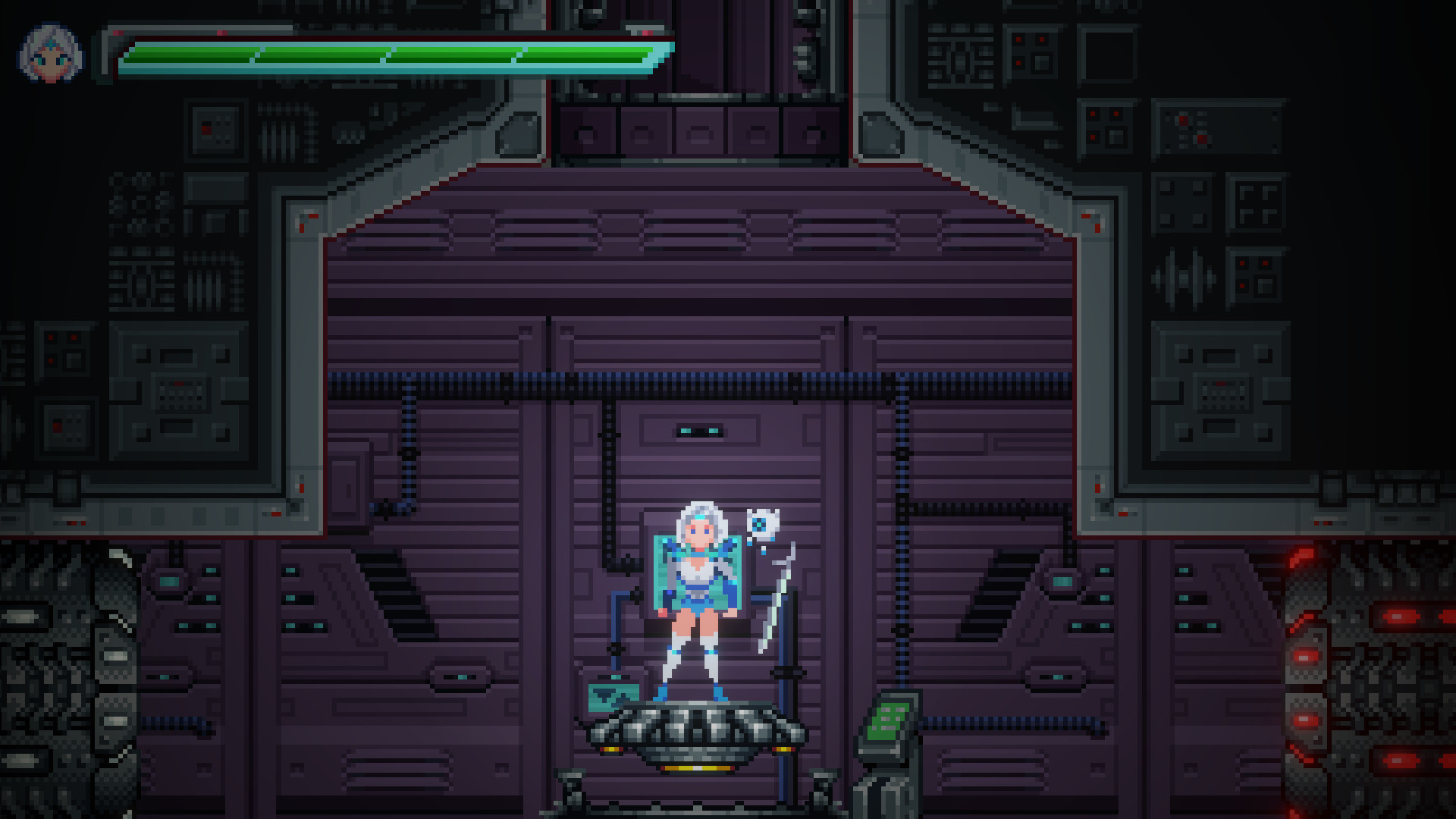Click the character portrait icon top-left
Viewport: 1456px width, 819px height.
[x=52, y=52]
